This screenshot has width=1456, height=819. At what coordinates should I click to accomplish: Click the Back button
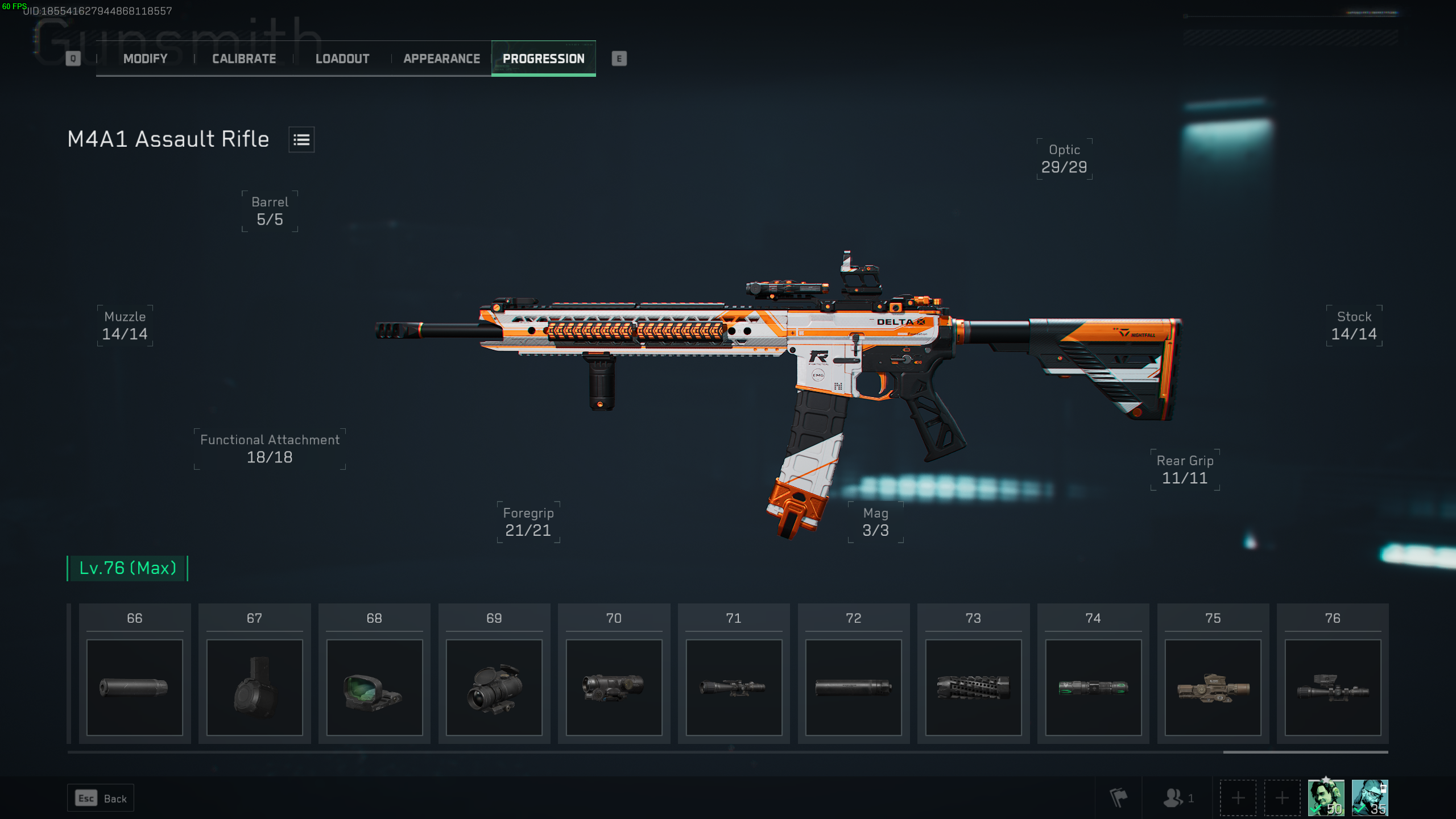[x=100, y=797]
